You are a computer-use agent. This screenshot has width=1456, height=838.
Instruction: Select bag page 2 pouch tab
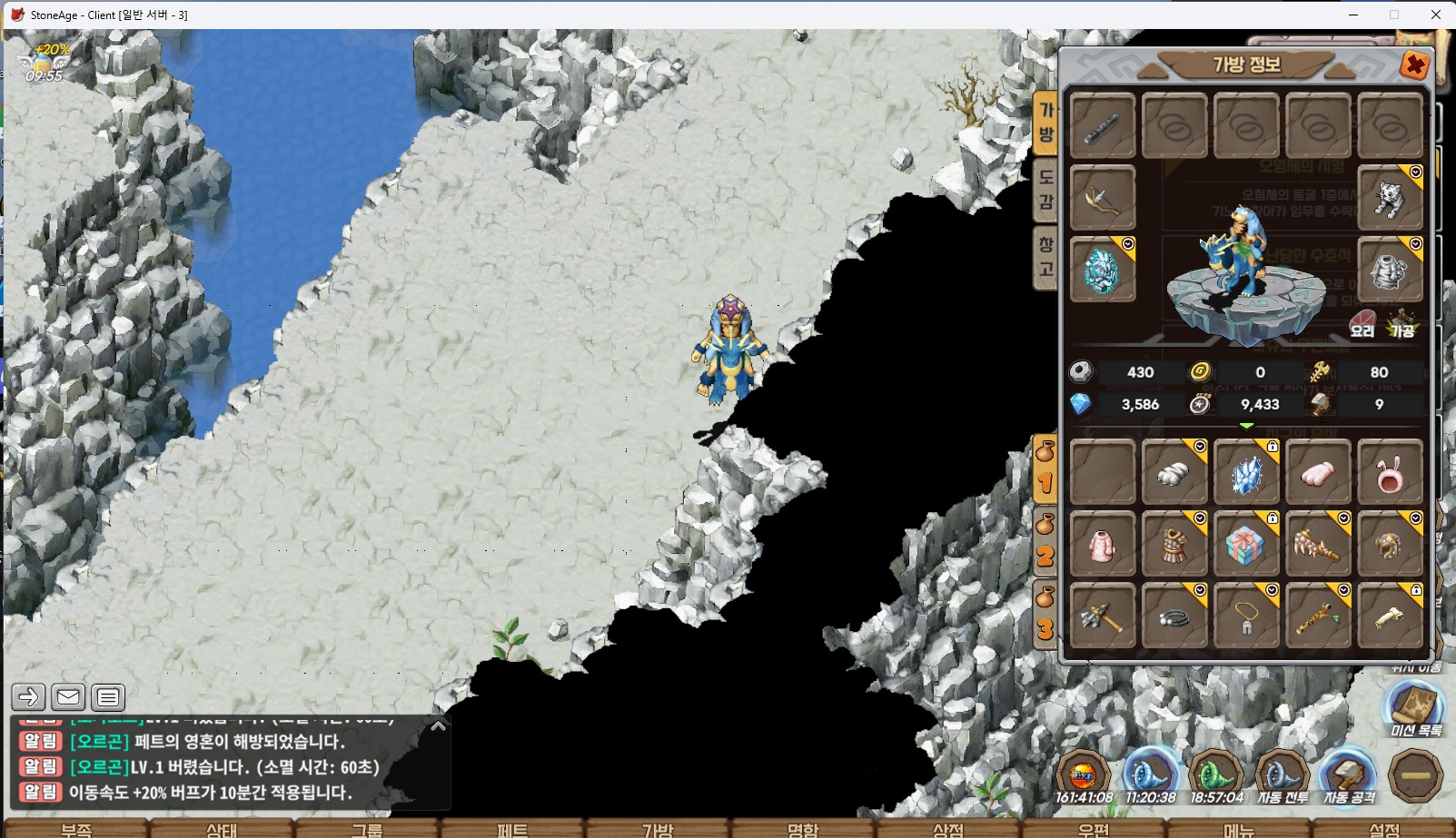click(1045, 543)
